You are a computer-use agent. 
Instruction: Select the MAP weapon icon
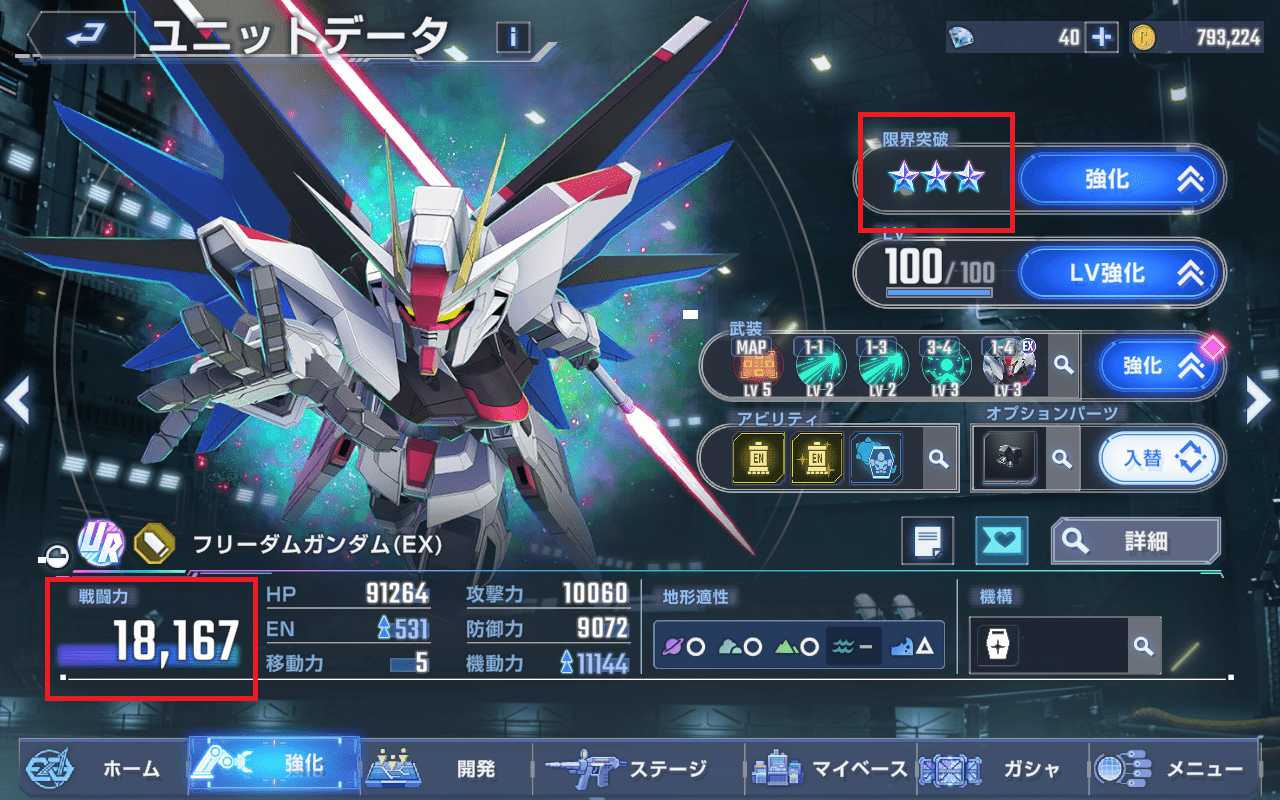click(757, 366)
